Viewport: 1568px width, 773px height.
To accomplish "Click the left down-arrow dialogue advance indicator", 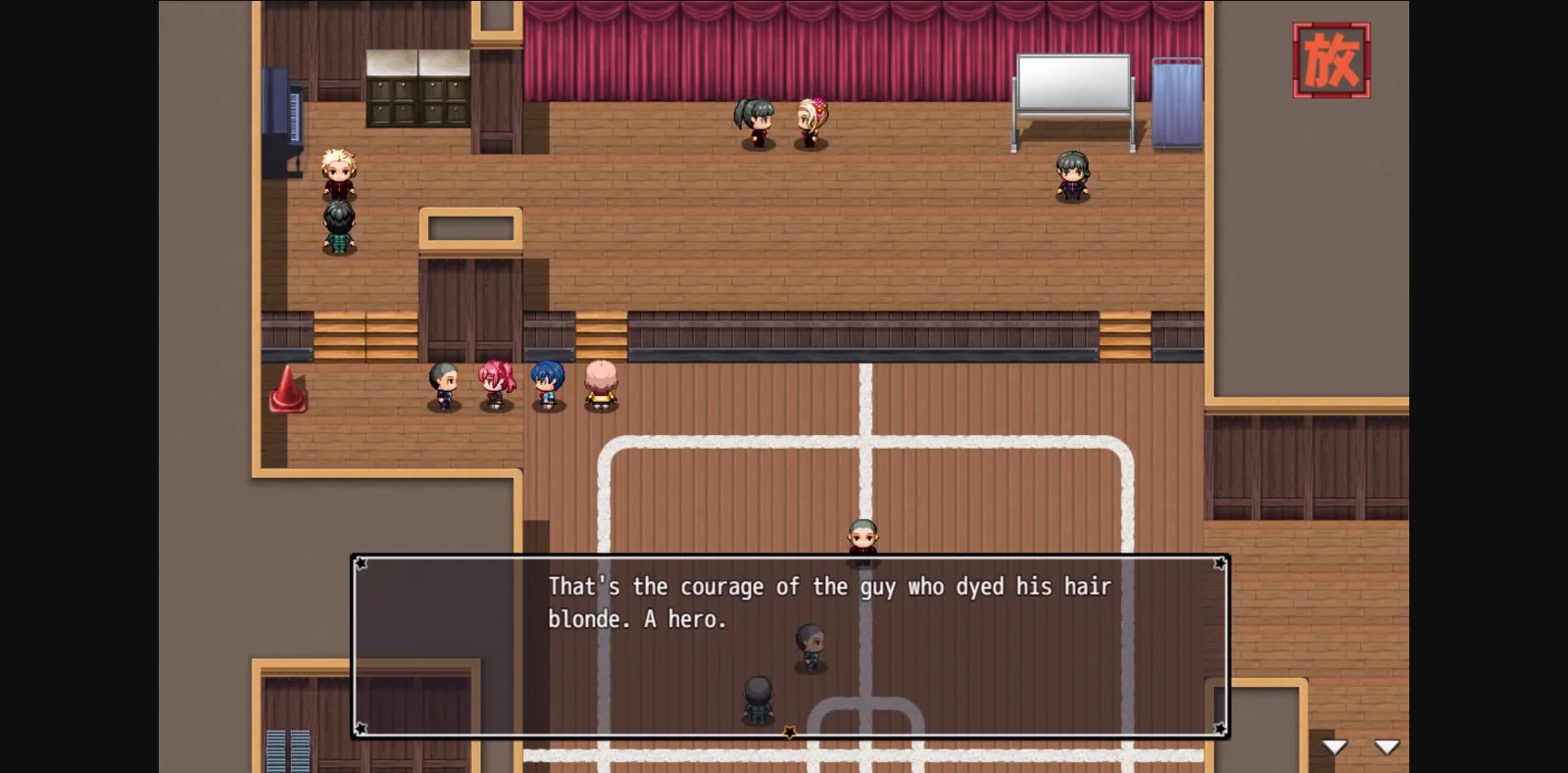I will 1335,747.
